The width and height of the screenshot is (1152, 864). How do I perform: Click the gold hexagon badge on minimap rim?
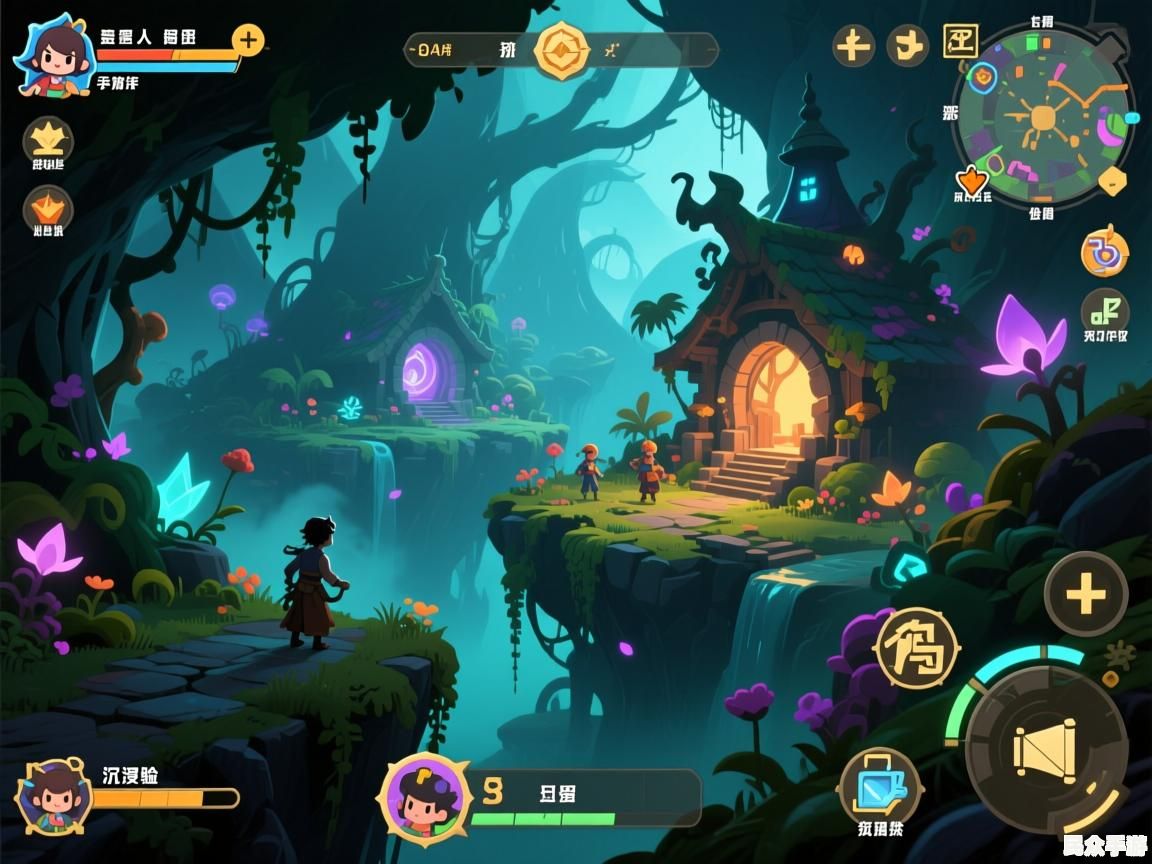pyautogui.click(x=1113, y=181)
